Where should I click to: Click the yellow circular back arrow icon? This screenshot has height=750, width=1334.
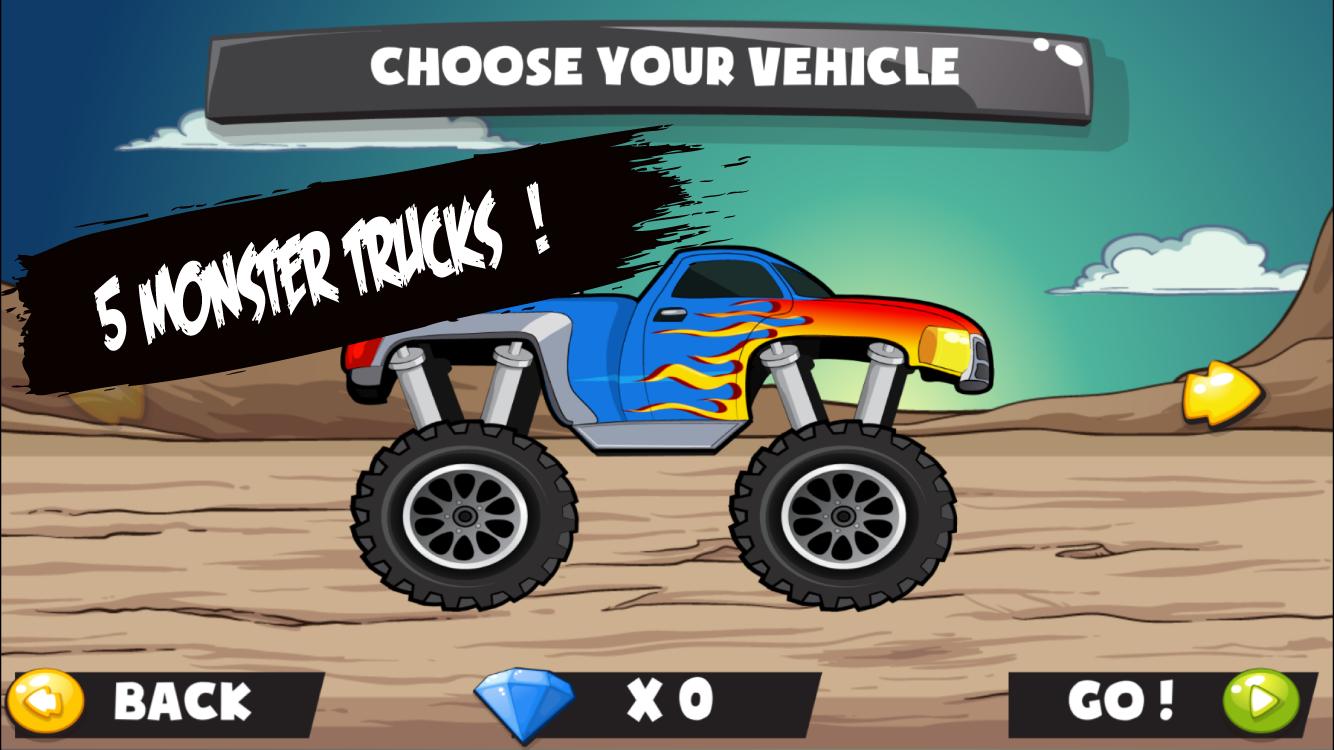[44, 703]
